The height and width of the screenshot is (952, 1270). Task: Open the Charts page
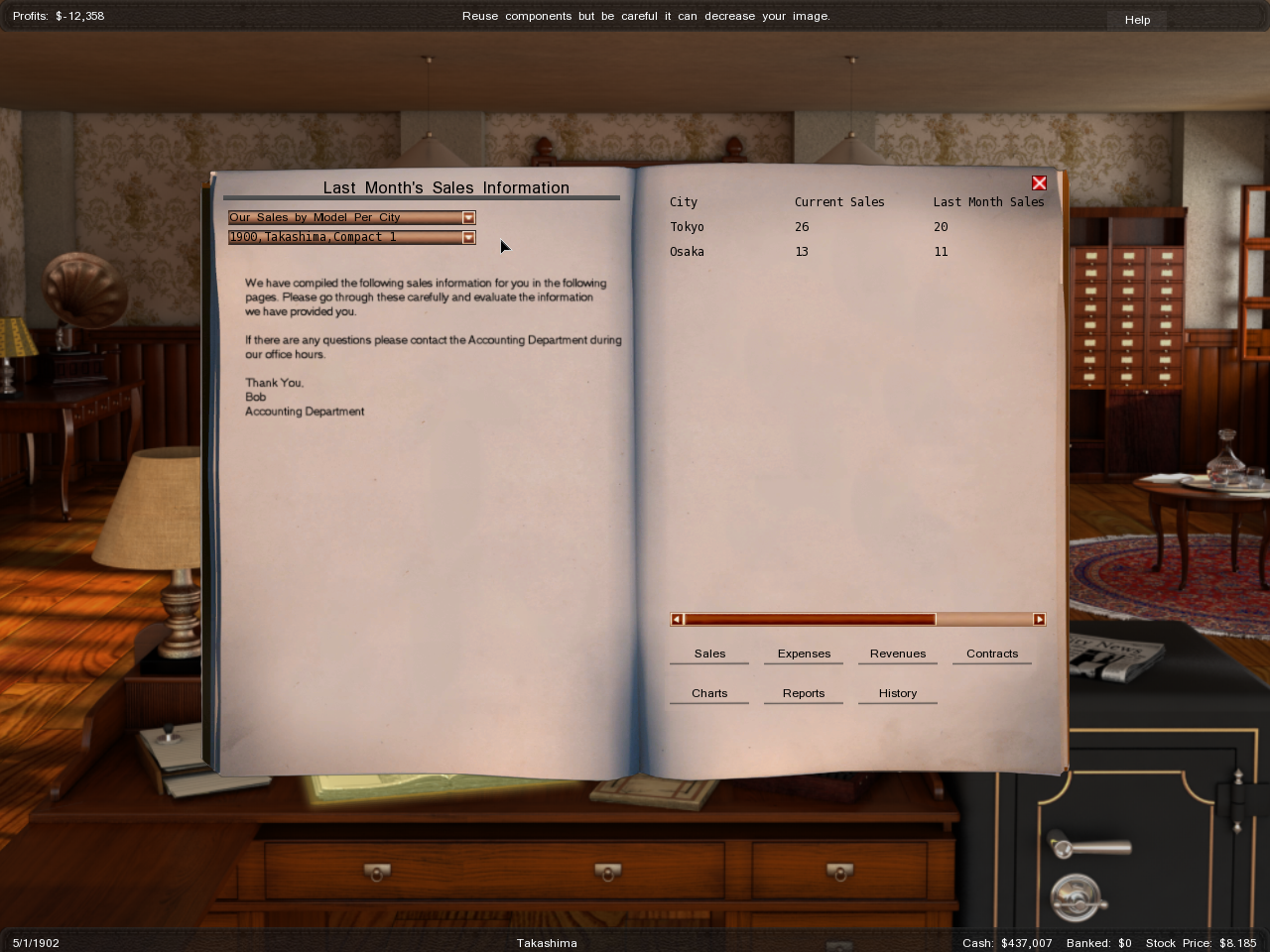[x=709, y=693]
